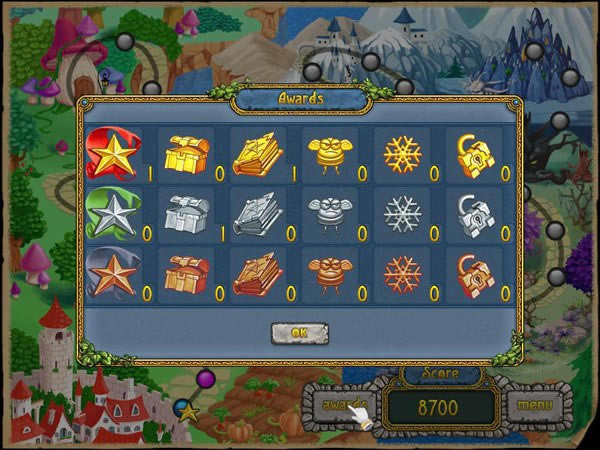Choose the bronze treasure chest award
This screenshot has width=600, height=450.
pos(183,274)
